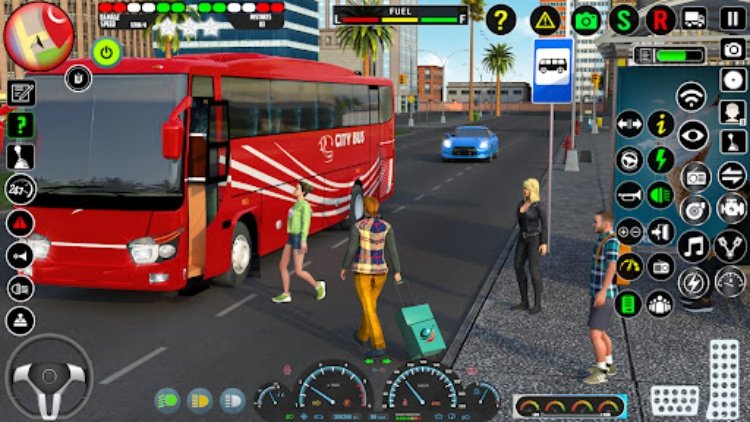Viewport: 750px width, 422px height.
Task: Toggle the hazard warning triangle at the top
Action: pos(546,18)
